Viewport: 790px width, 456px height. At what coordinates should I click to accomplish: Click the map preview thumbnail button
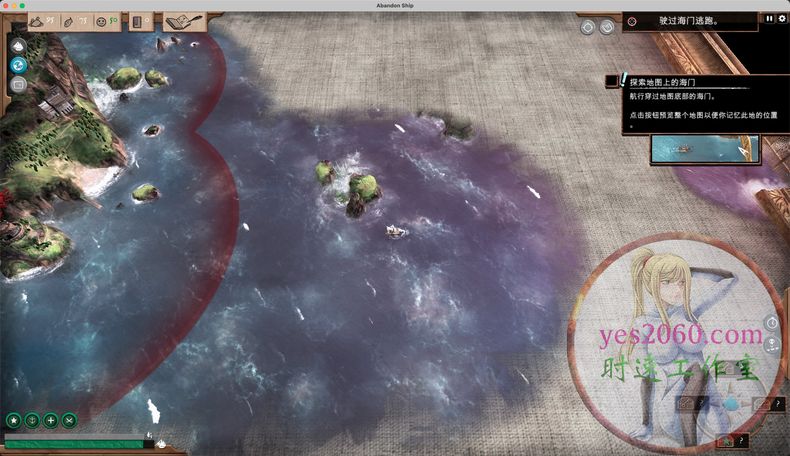(x=704, y=148)
